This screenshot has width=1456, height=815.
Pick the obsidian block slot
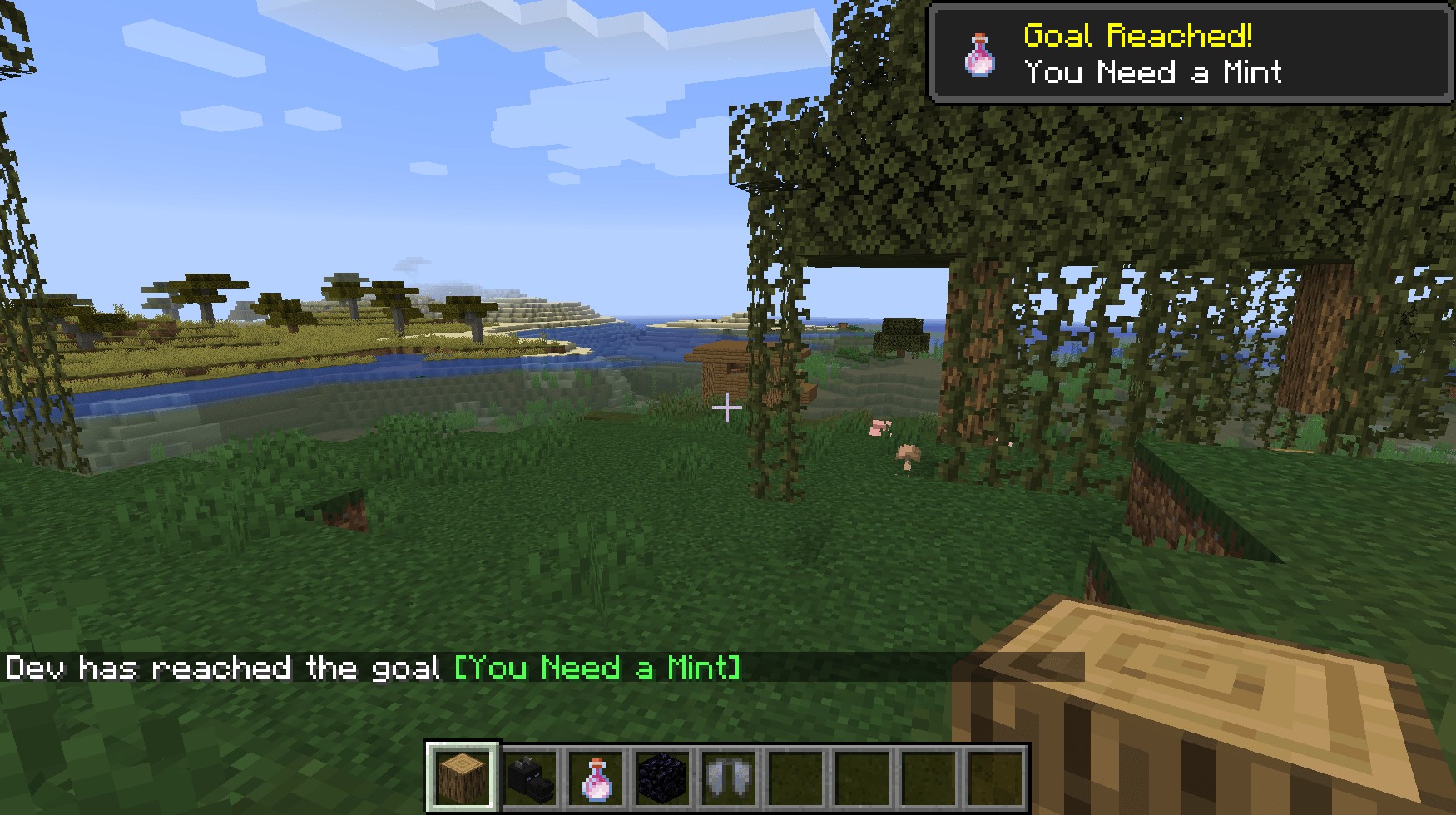663,778
